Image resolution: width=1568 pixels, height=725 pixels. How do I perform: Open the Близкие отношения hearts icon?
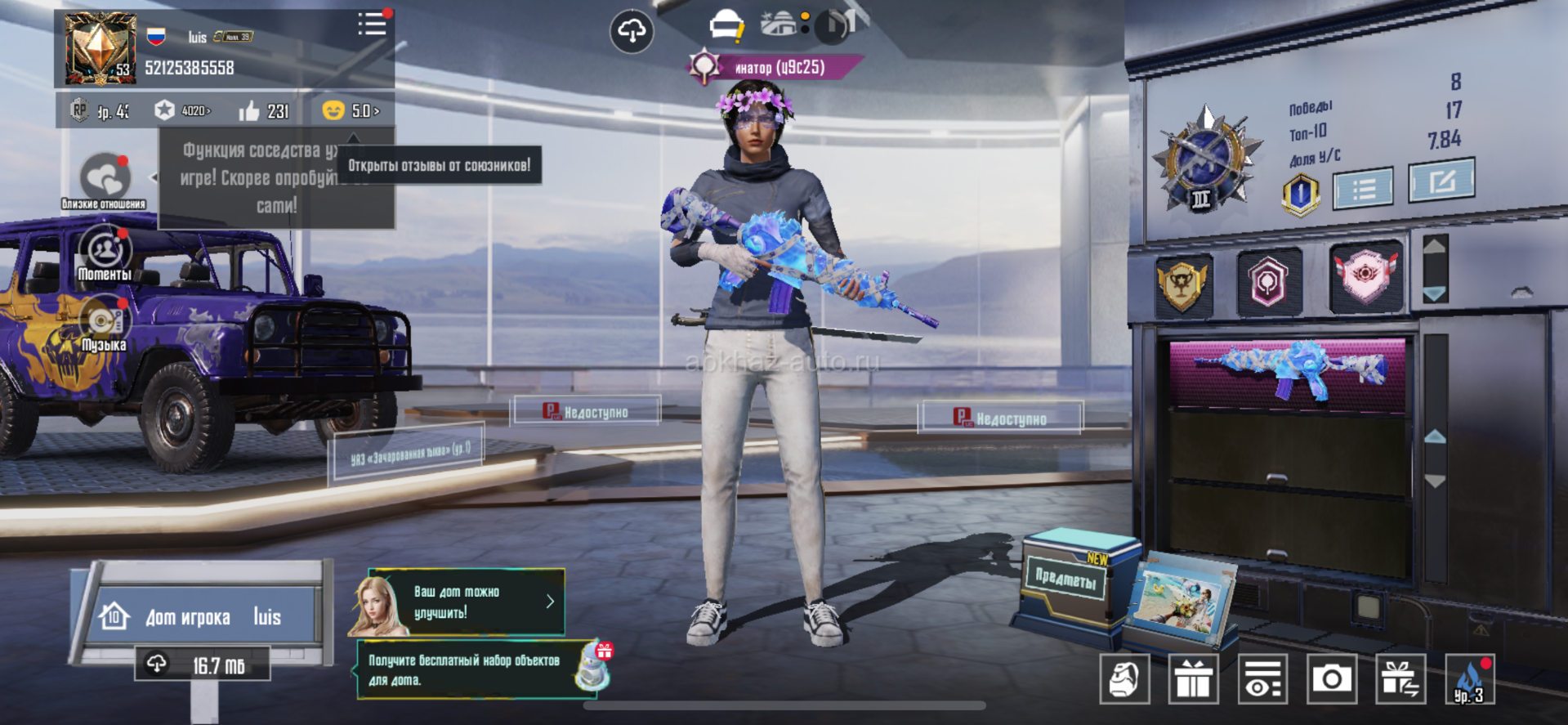(105, 177)
